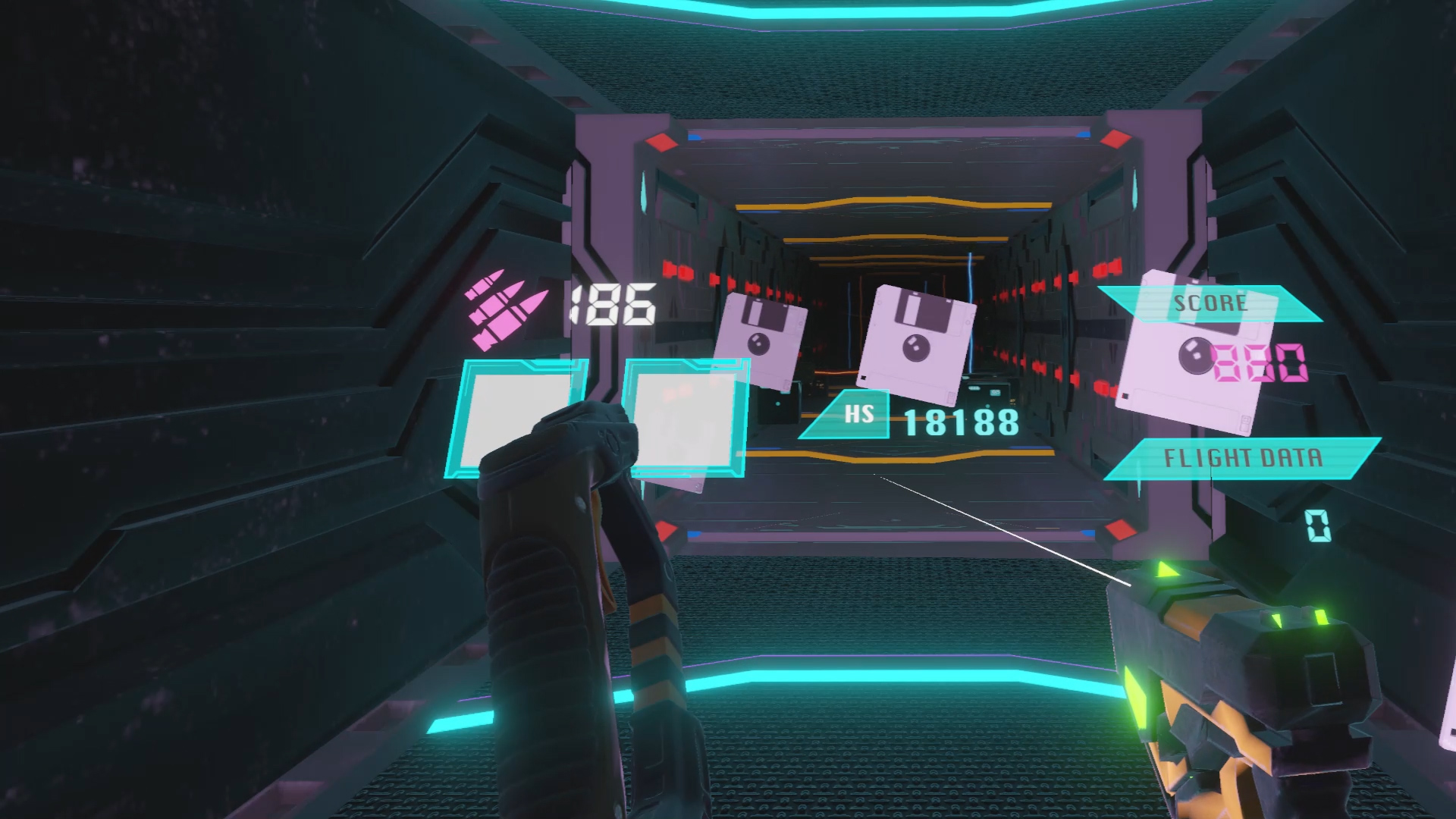Expand the SCORE panel header
This screenshot has height=819, width=1456.
pyautogui.click(x=1210, y=303)
